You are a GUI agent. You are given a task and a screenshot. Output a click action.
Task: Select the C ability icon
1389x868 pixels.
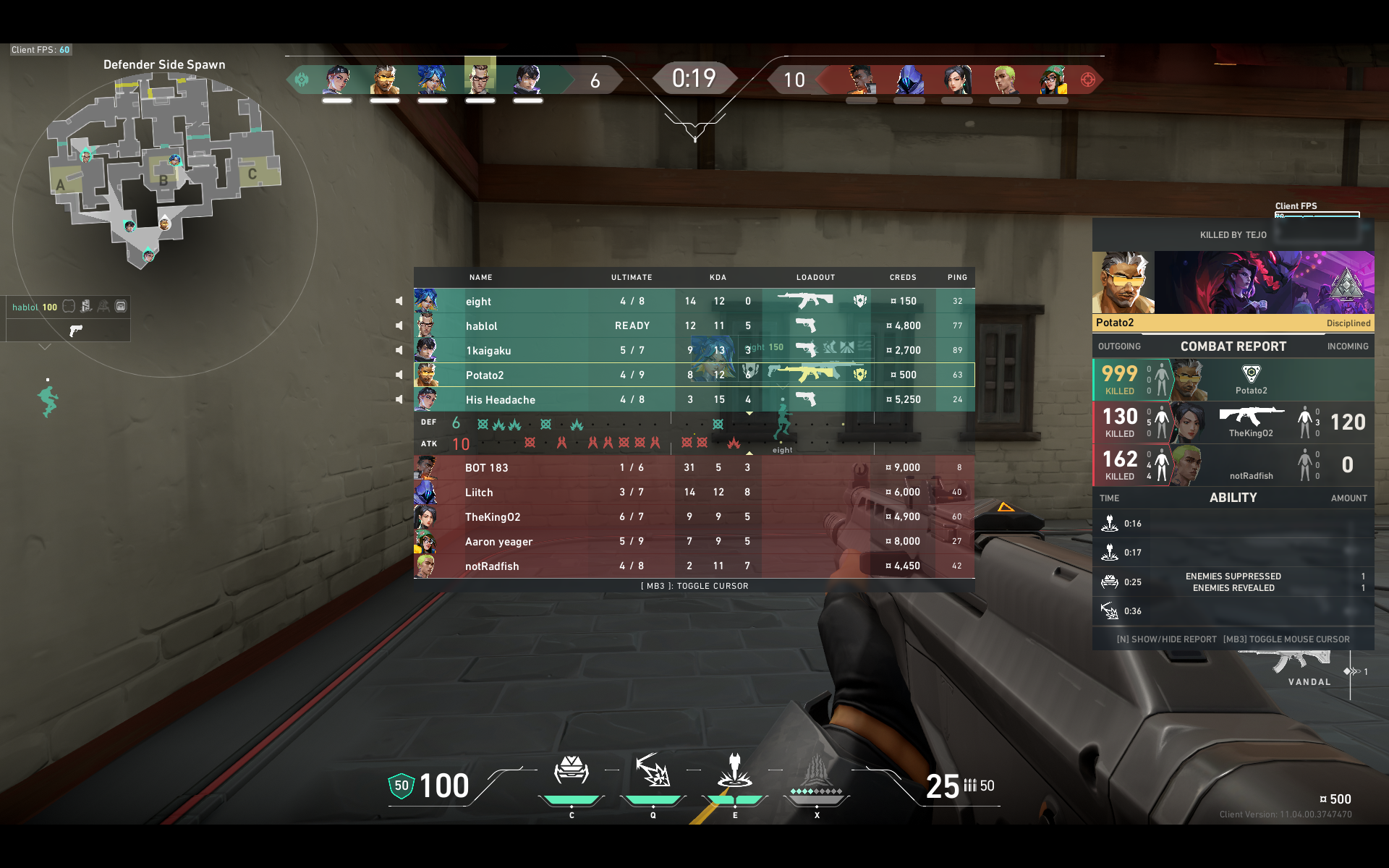(571, 771)
